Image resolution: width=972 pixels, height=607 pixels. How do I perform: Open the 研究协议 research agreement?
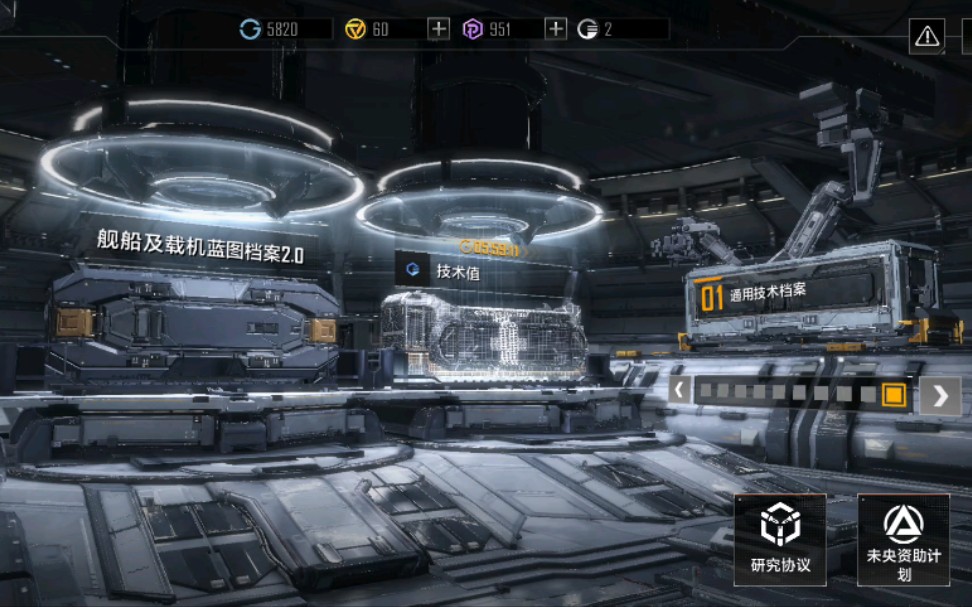[780, 540]
